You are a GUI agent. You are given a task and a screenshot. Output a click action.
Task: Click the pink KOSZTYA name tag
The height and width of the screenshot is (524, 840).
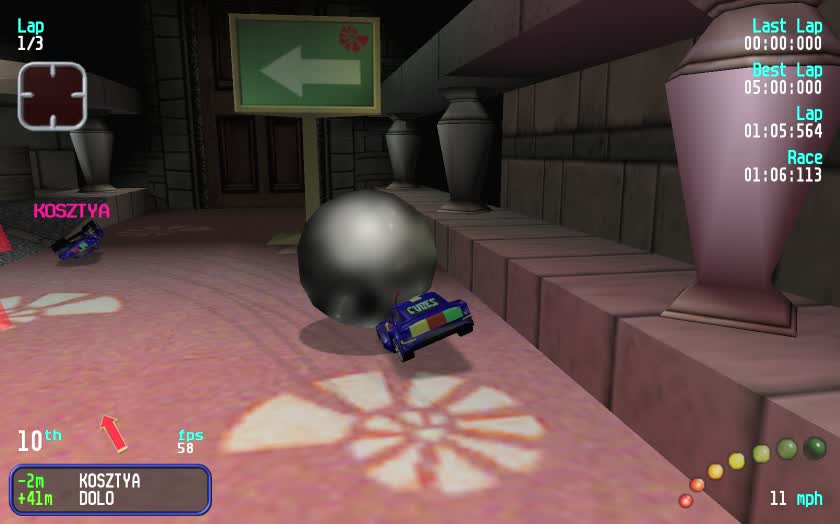(71, 211)
